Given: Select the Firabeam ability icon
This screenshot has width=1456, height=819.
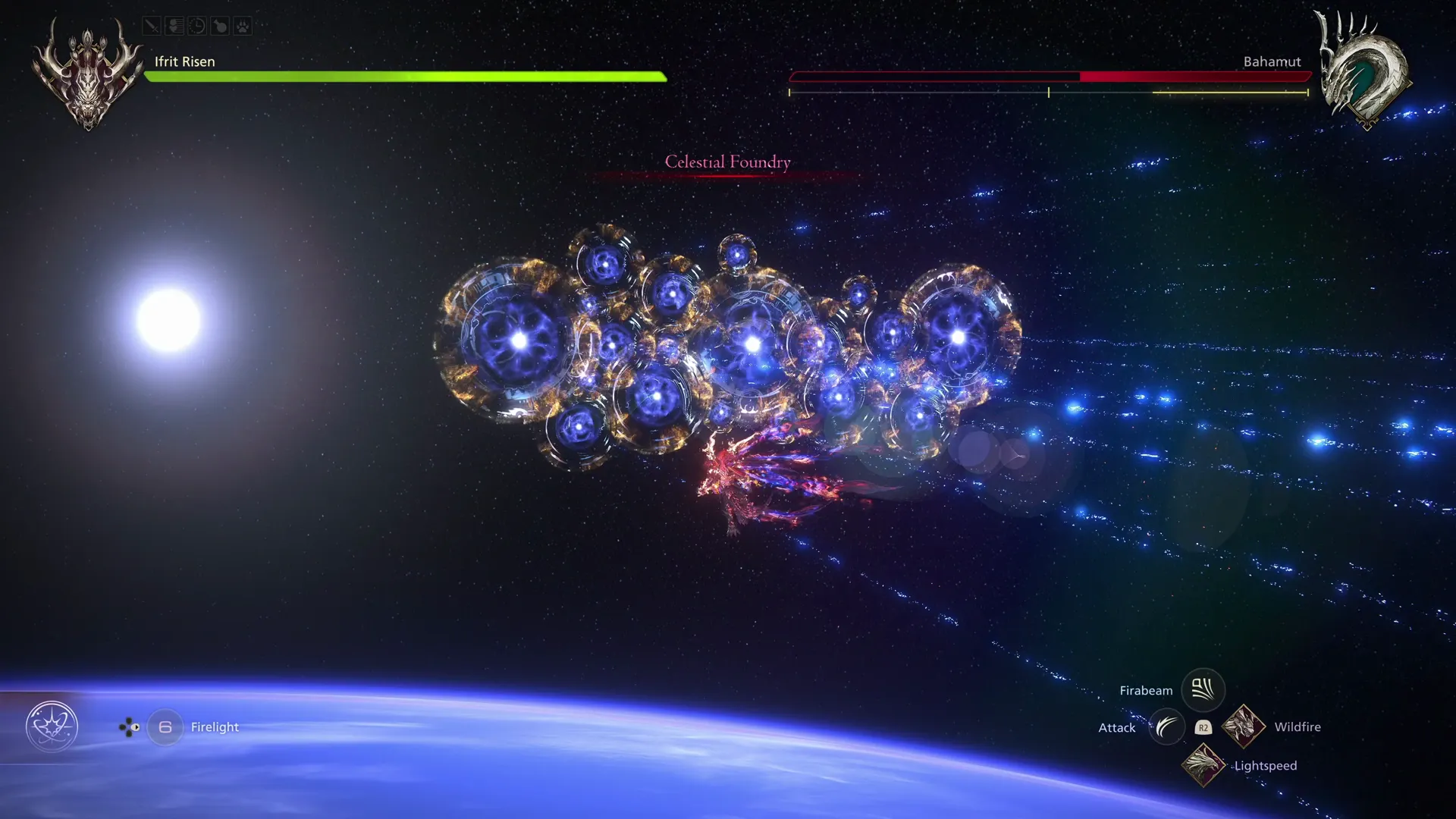Looking at the screenshot, I should 1203,689.
